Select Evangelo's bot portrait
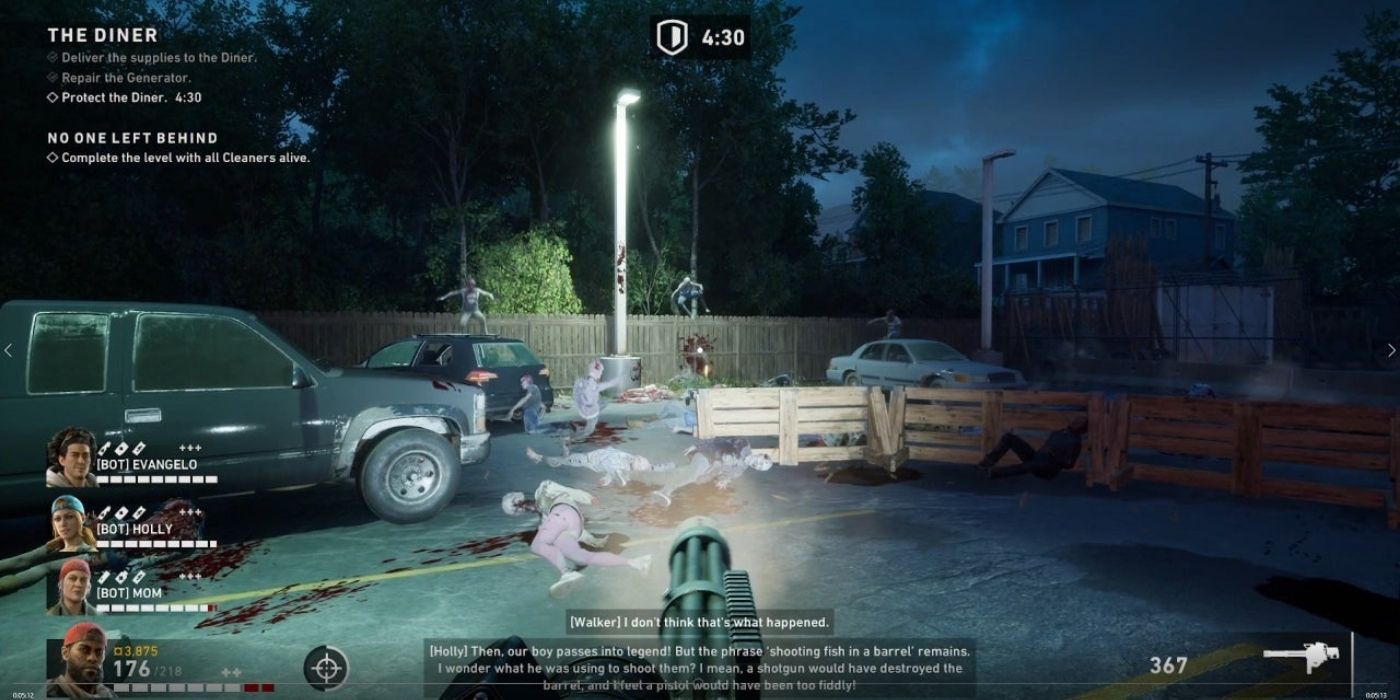Viewport: 1400px width, 700px height. click(71, 457)
